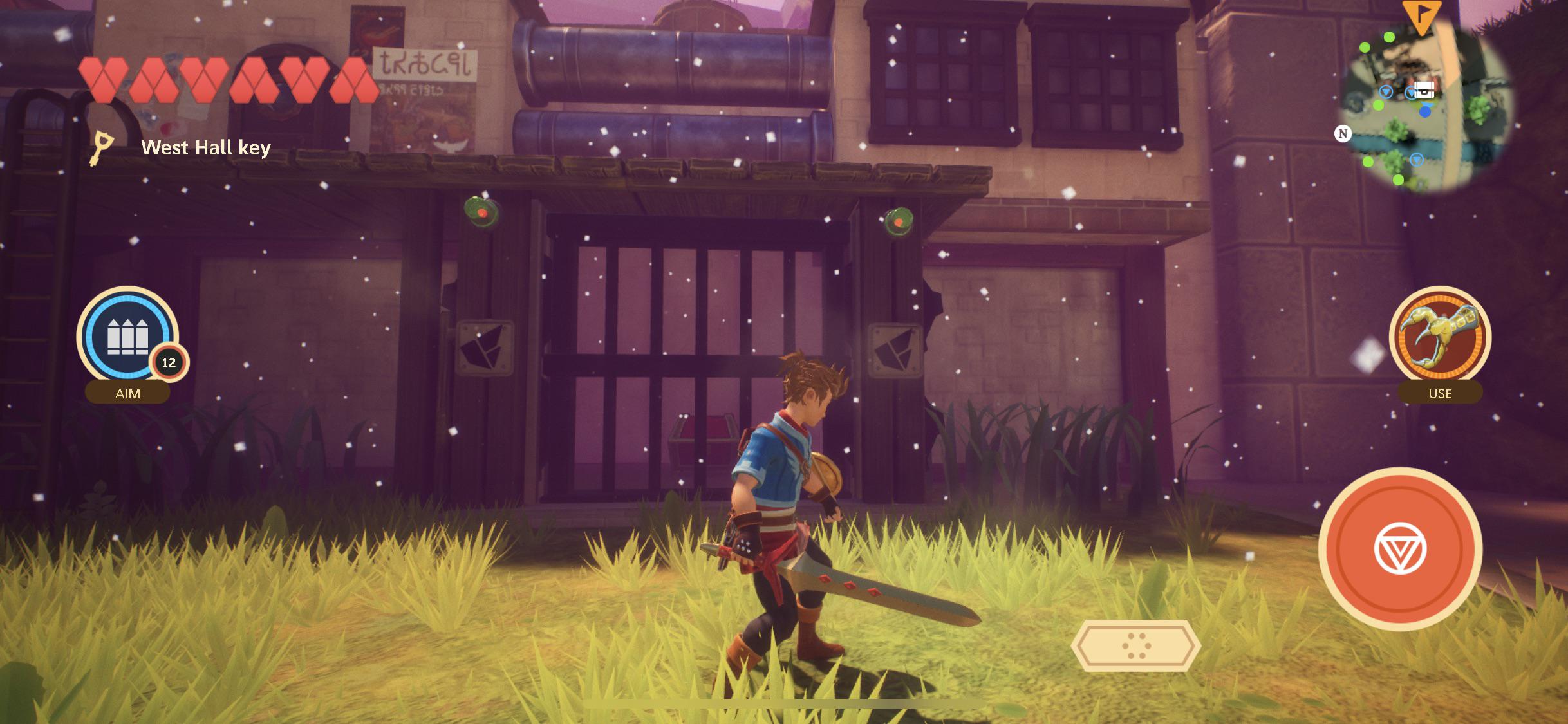Tap the large orange action button
The height and width of the screenshot is (724, 1568).
click(x=1400, y=549)
